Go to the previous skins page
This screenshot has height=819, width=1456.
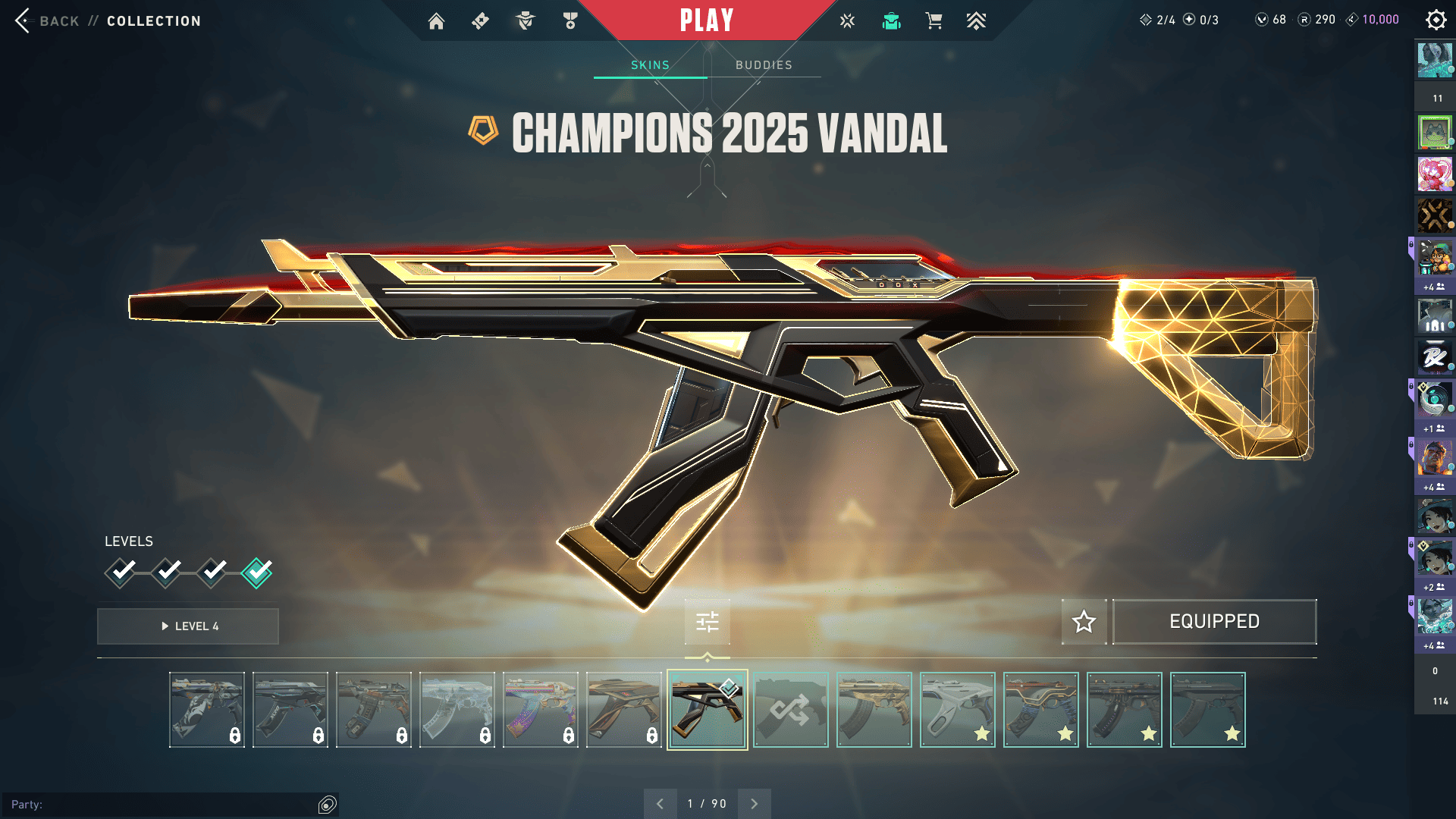[x=660, y=804]
